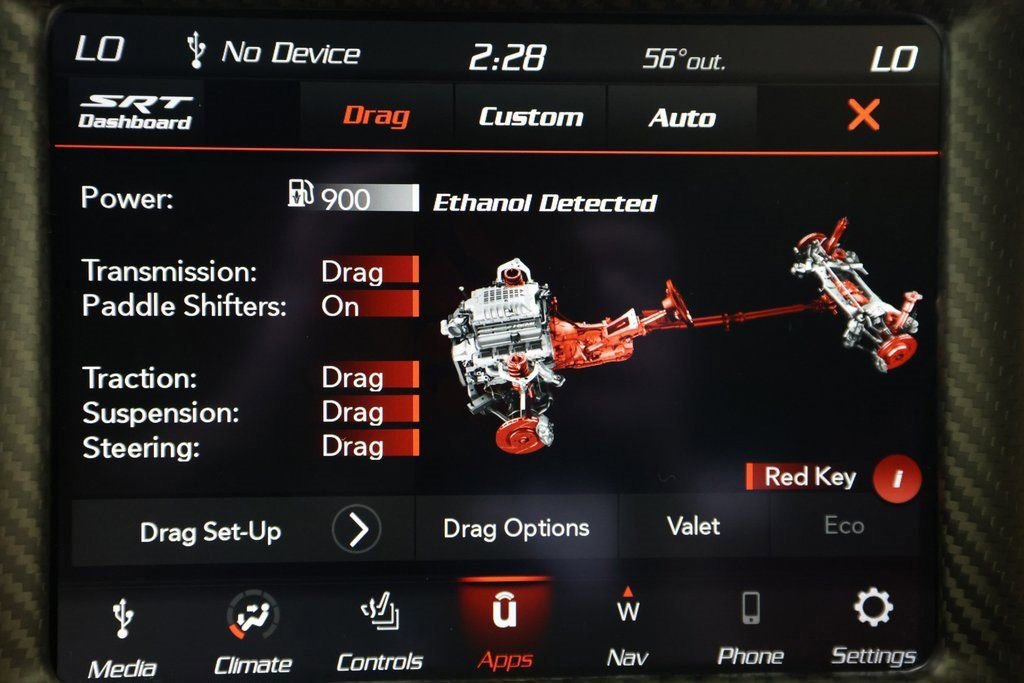Show Red Key info
Screen dimensions: 1024x683
tap(896, 479)
